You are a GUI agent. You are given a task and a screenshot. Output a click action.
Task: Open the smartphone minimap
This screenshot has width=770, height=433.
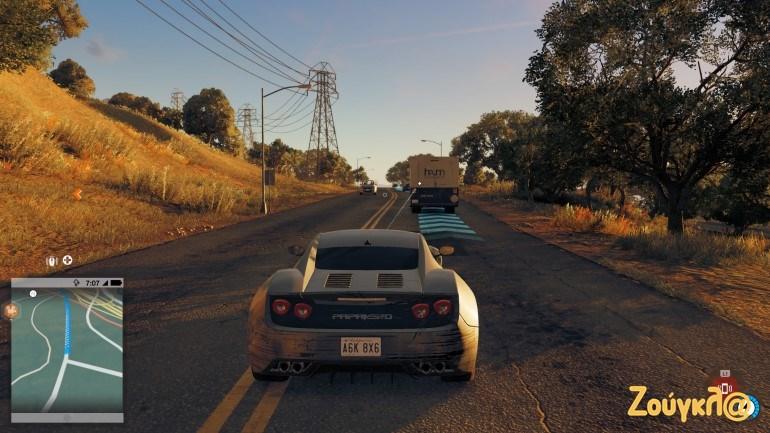(67, 350)
